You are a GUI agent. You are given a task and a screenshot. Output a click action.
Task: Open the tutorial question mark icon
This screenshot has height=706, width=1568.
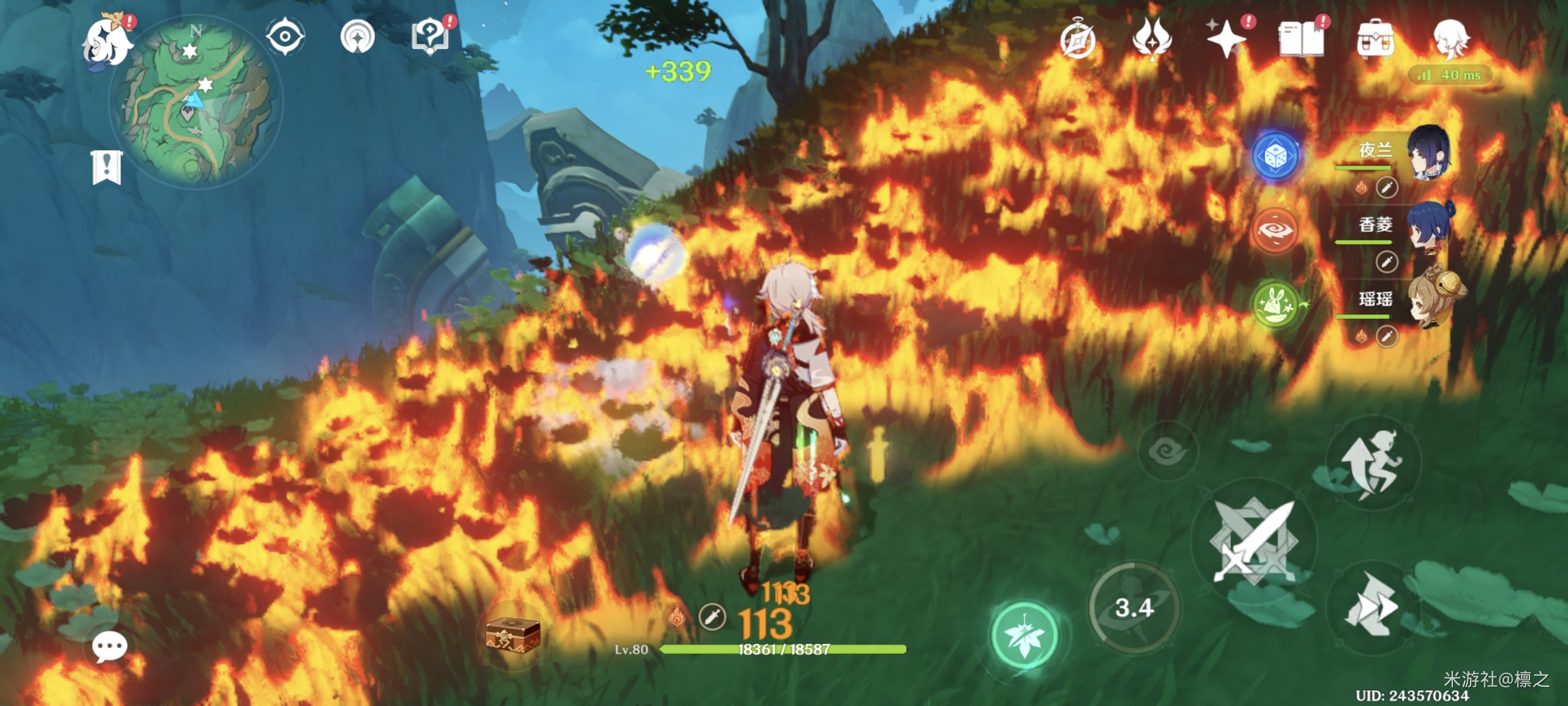430,37
